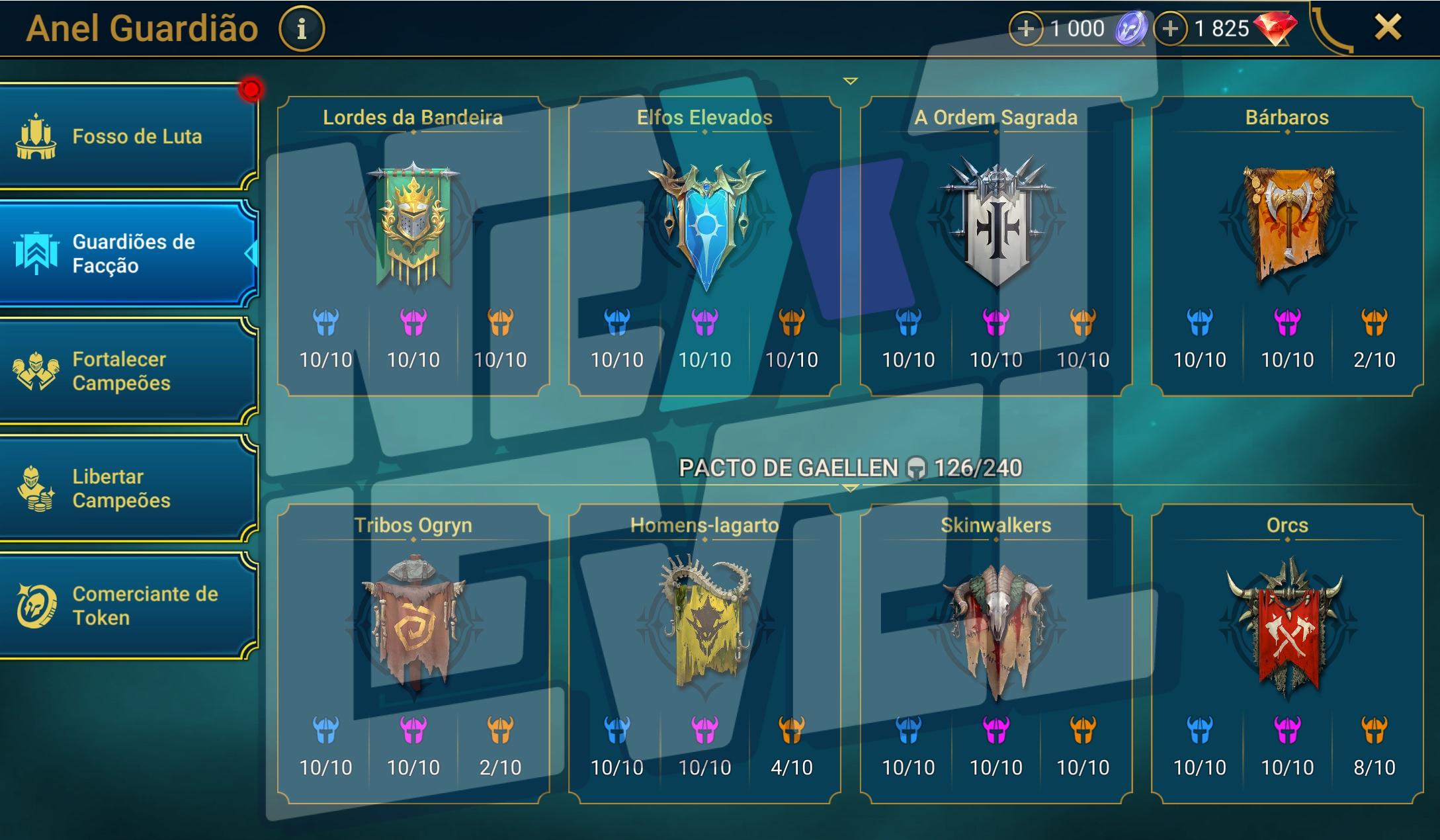Pick the Bárbaros faction card
1440x840 pixels.
[x=1287, y=246]
